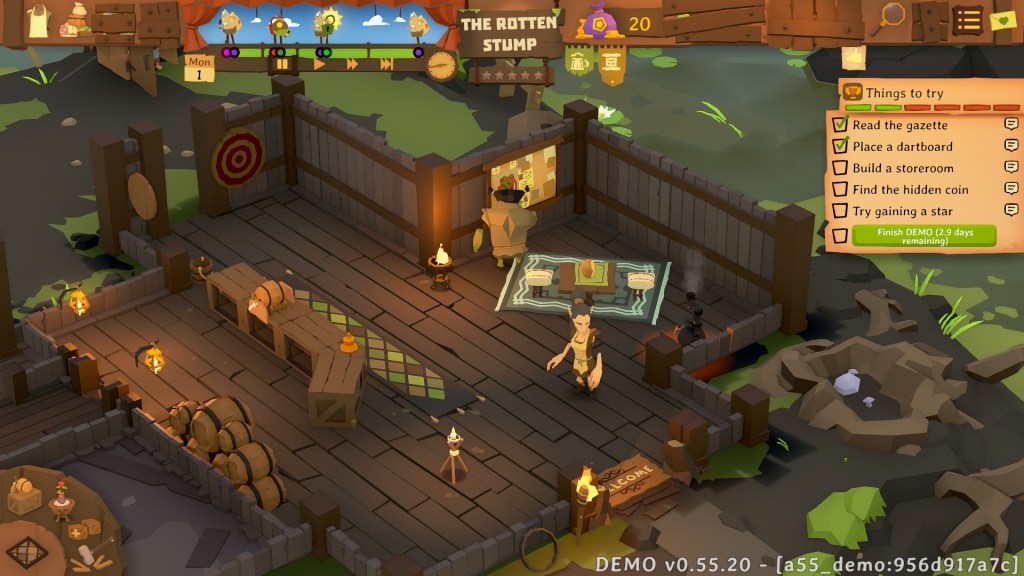The height and width of the screenshot is (576, 1024).
Task: Open the list menu button
Action: (x=966, y=20)
